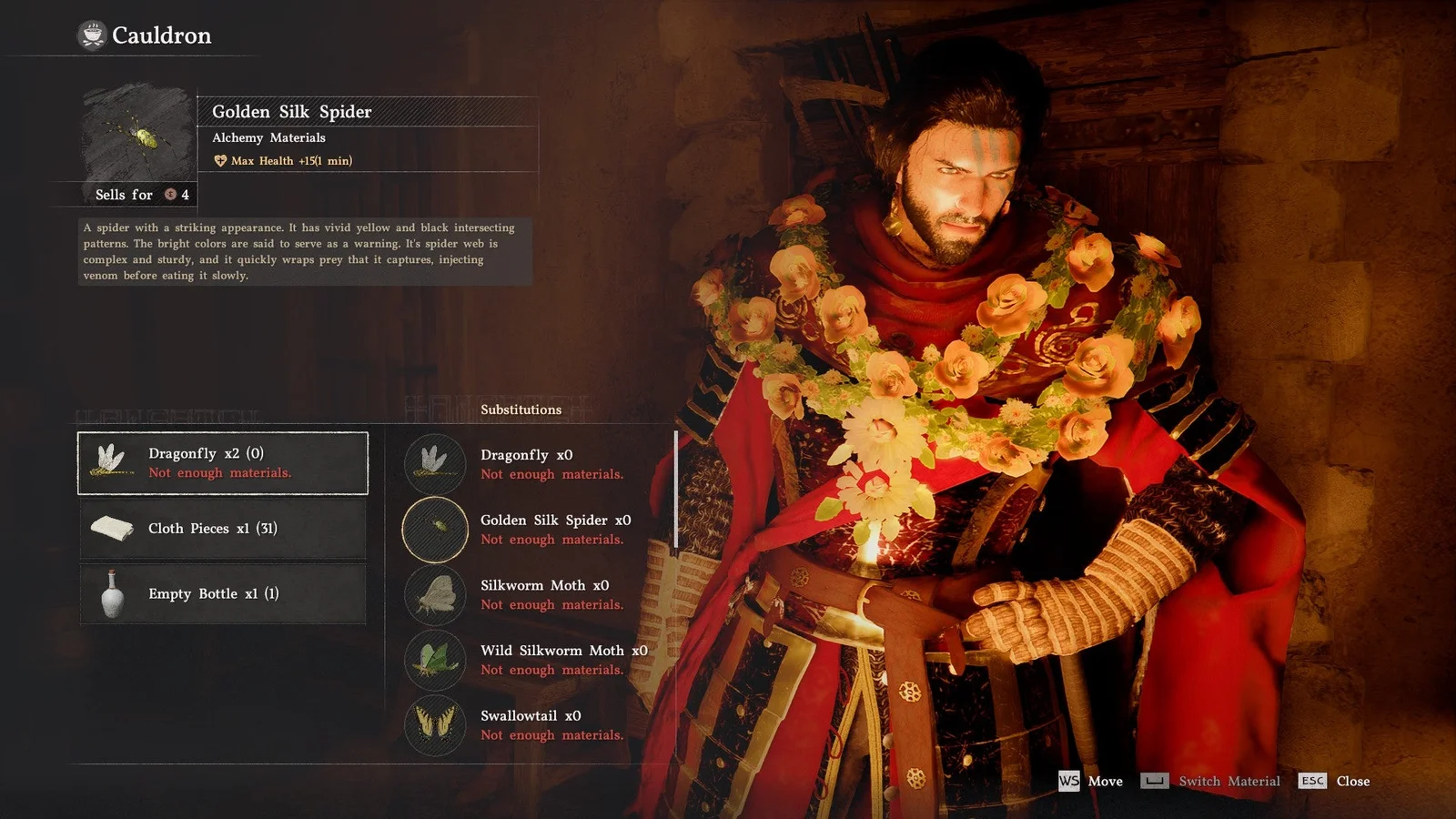This screenshot has width=1456, height=819.
Task: Select the Empty Bottle ingredient slot
Action: click(223, 593)
